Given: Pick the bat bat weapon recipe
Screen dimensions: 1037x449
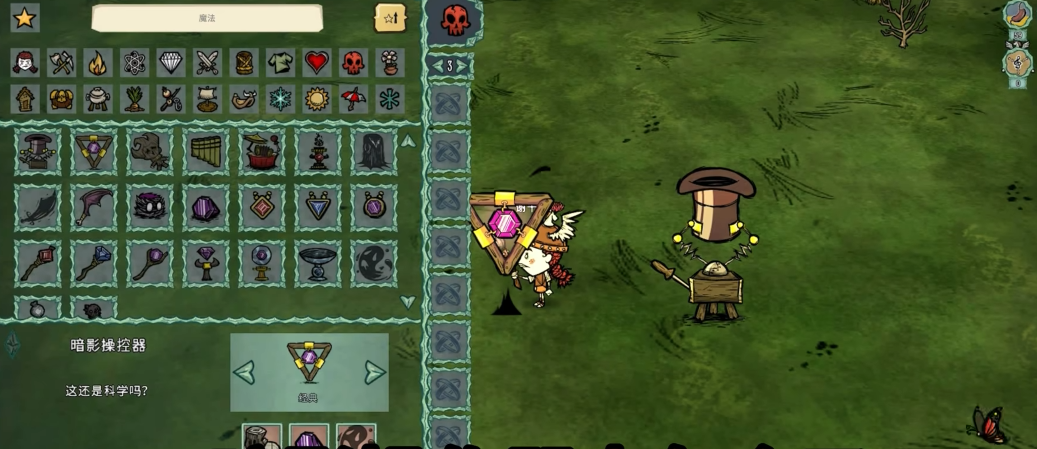Looking at the screenshot, I should point(94,207).
